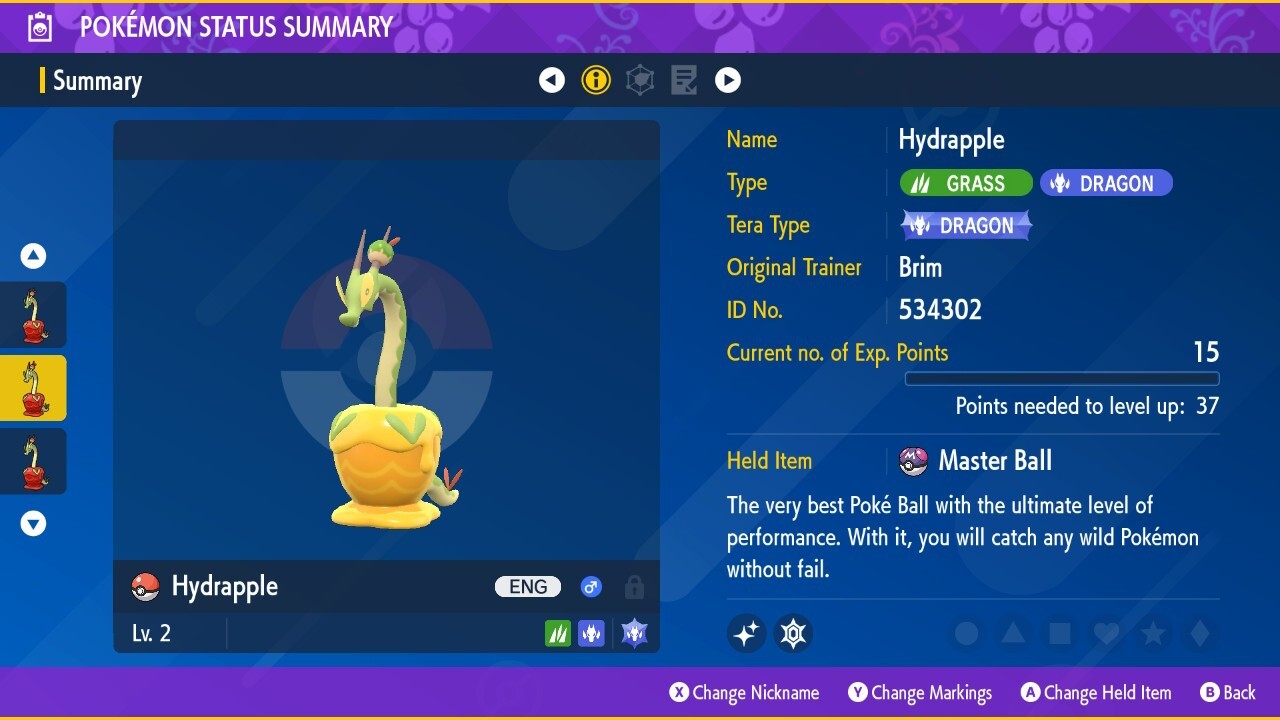Screen dimensions: 1280x720
Task: Open the moves memo page icon
Action: point(684,80)
